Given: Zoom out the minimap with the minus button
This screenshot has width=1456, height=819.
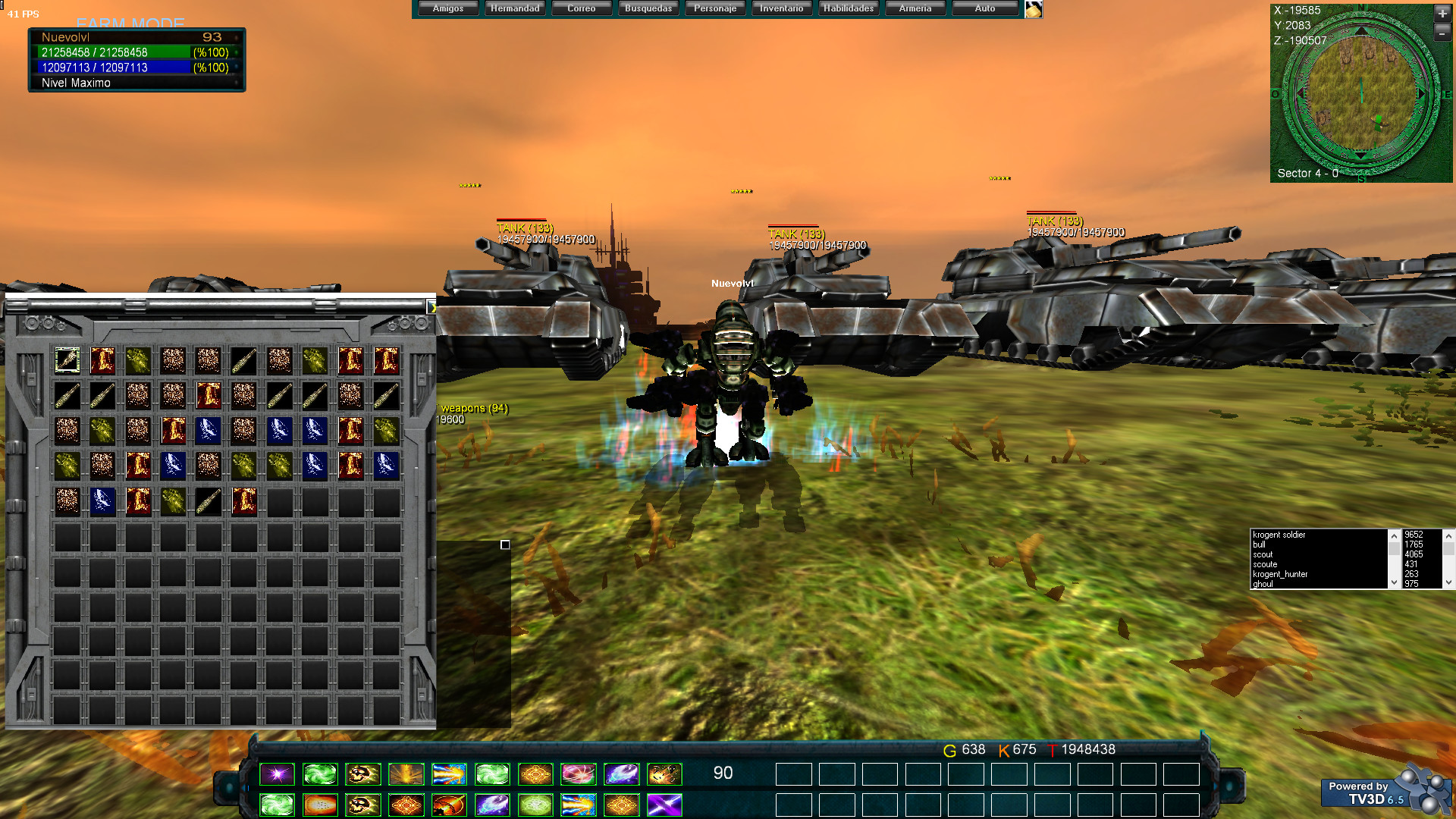Looking at the screenshot, I should click(x=1444, y=33).
